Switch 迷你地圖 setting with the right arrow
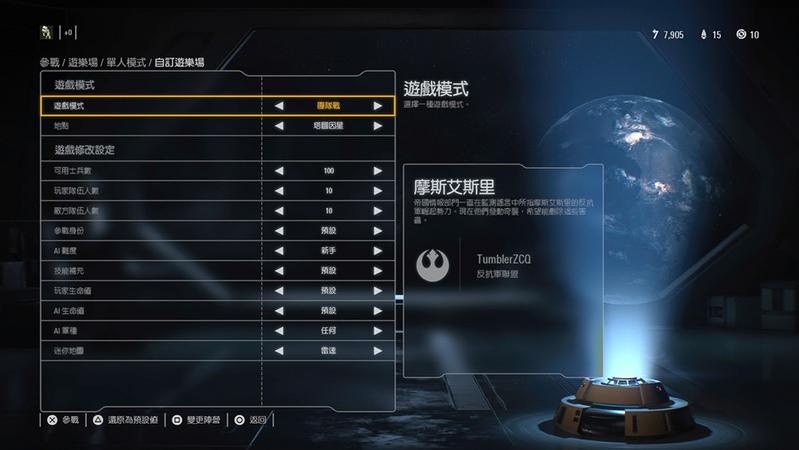Image resolution: width=799 pixels, height=450 pixels. [378, 351]
